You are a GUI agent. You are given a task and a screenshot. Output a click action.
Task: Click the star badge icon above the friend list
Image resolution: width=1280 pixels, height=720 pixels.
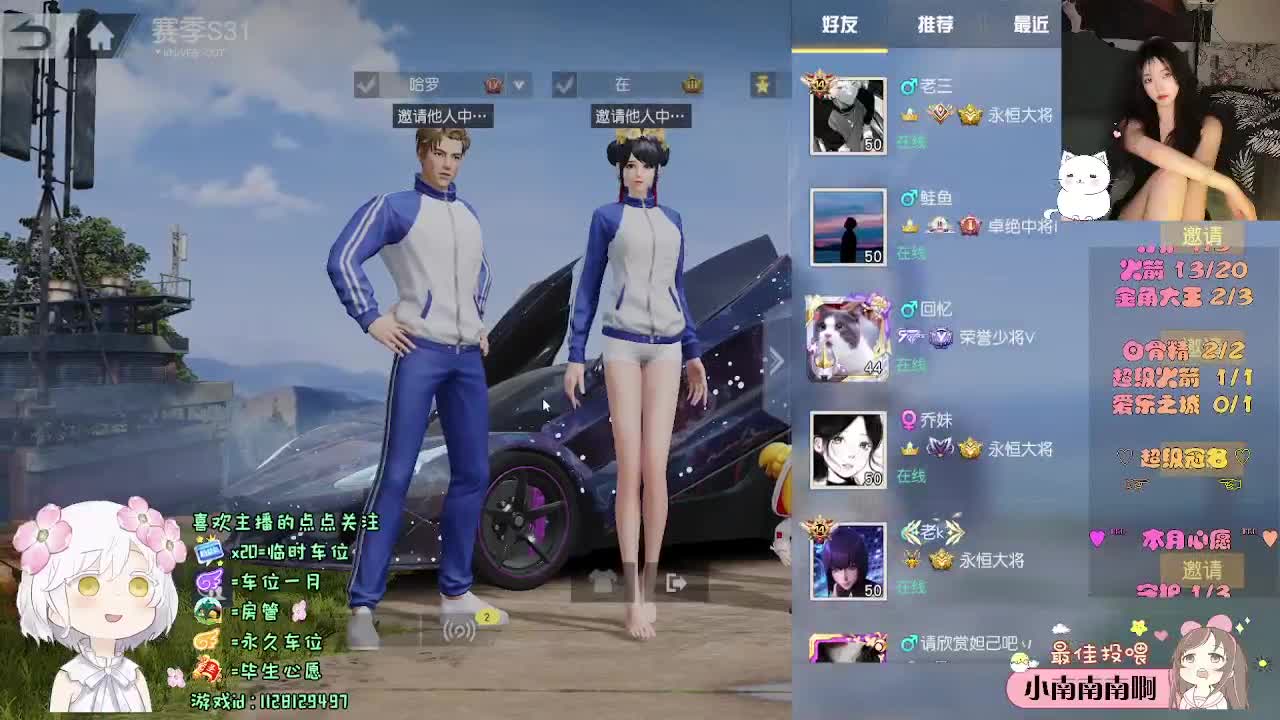tap(762, 85)
